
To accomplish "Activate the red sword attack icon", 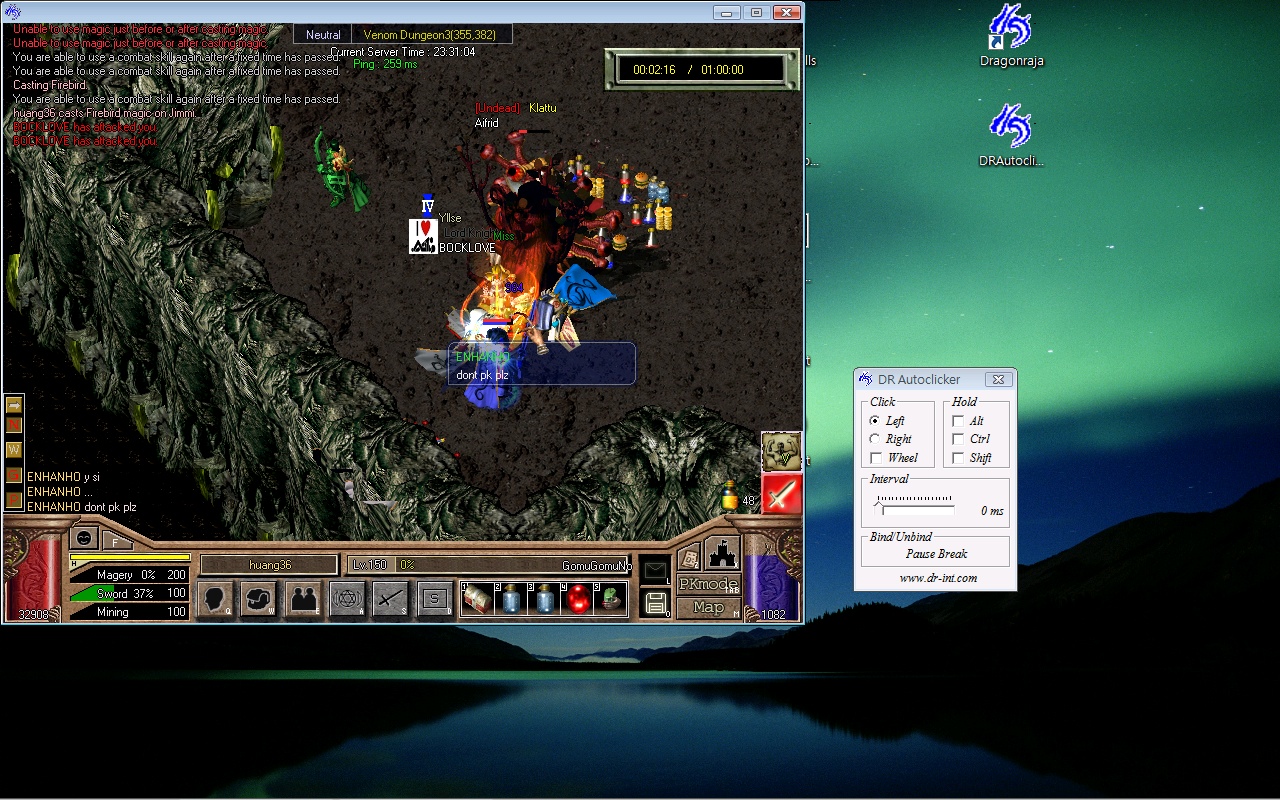I will pos(781,494).
